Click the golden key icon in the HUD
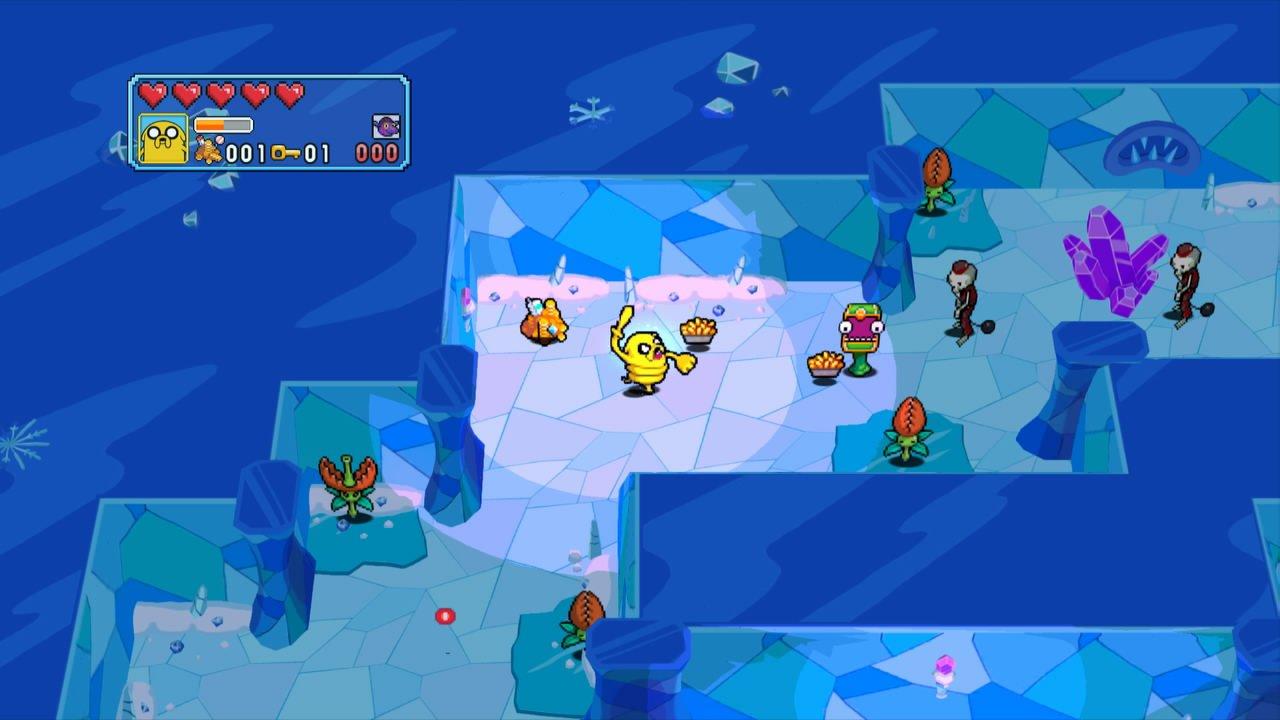 287,153
